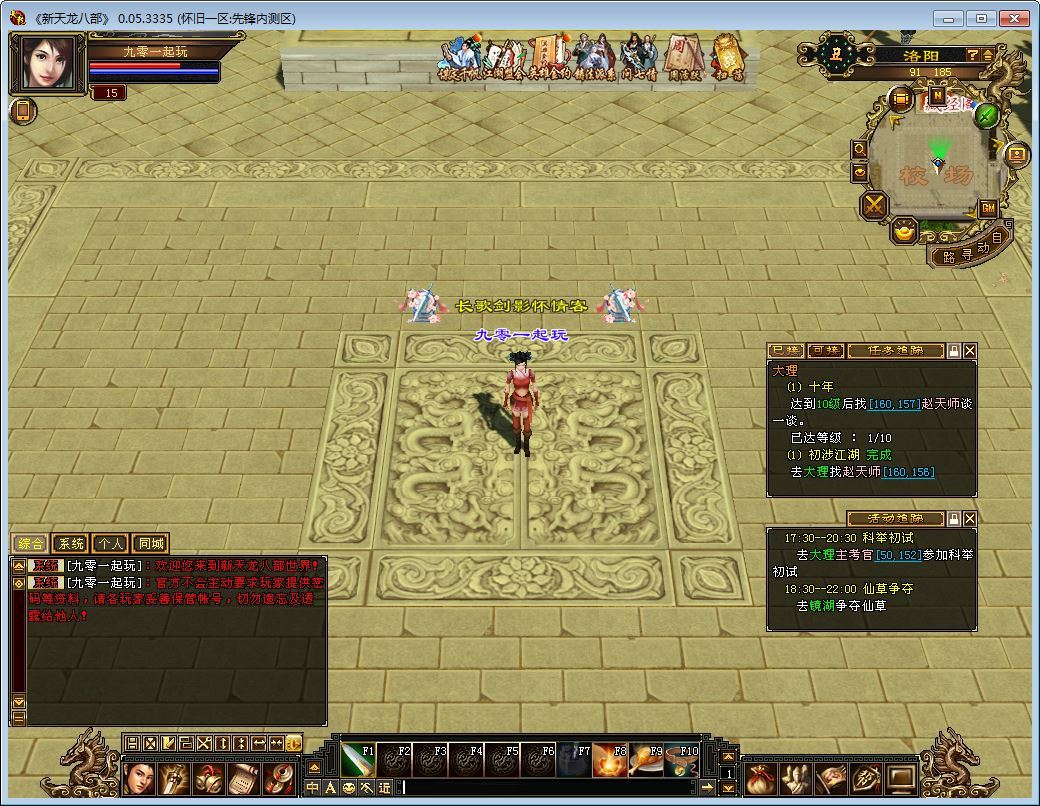
Task: Activate the F1 sword skill slot
Action: point(357,760)
